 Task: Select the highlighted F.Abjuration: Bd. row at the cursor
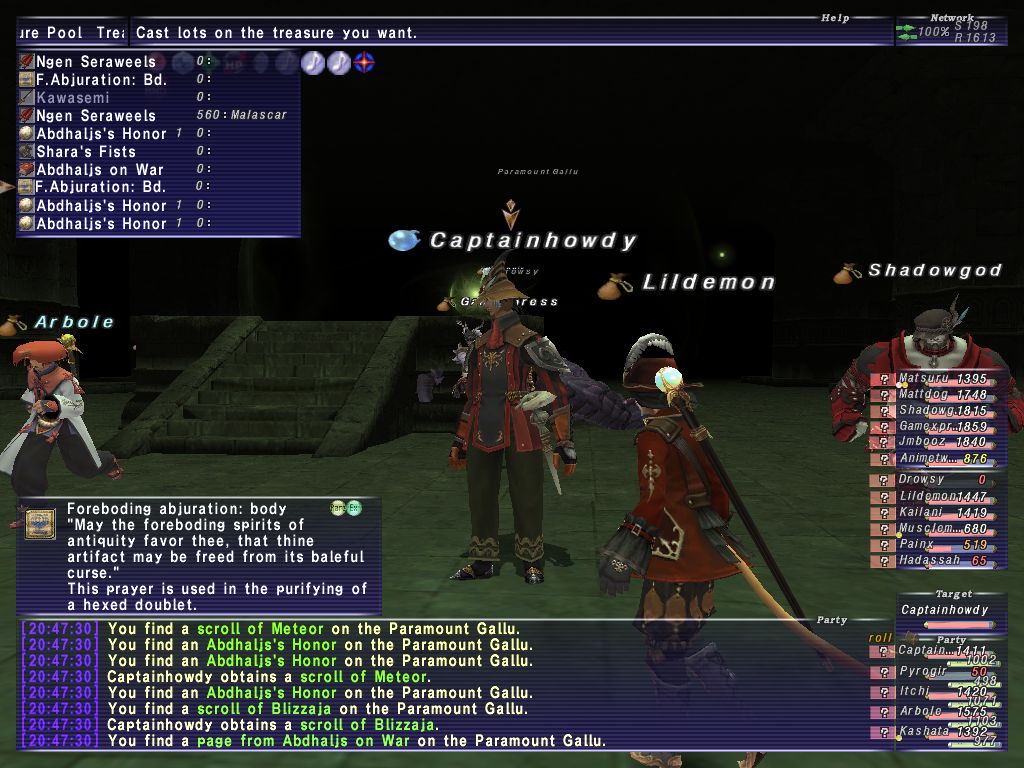pyautogui.click(x=100, y=187)
